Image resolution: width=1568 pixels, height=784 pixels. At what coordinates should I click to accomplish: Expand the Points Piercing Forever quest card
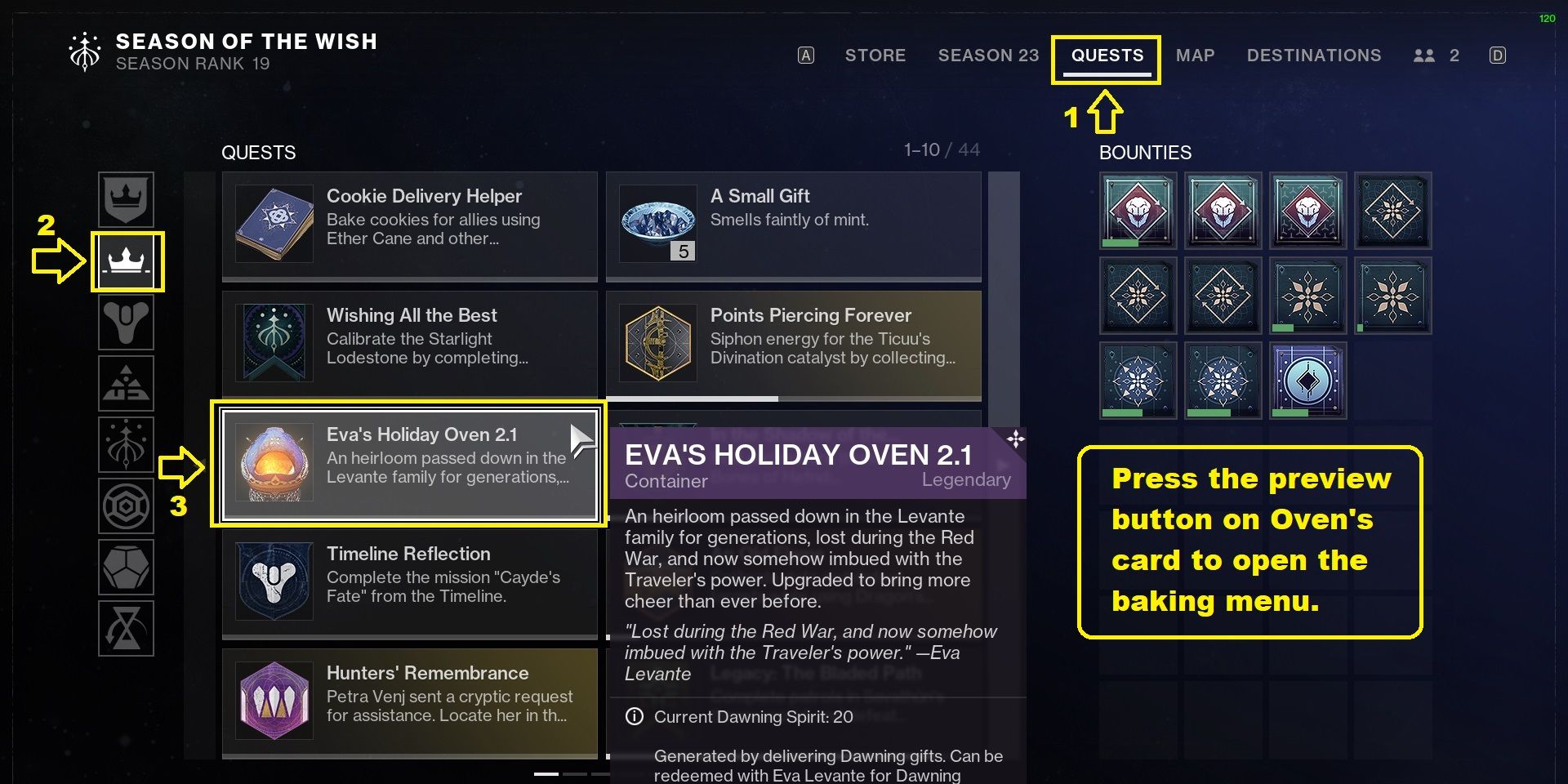point(792,343)
